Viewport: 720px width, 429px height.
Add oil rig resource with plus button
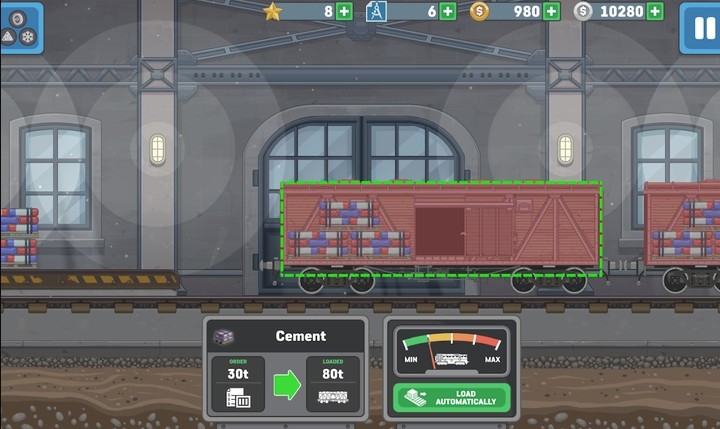pos(448,11)
